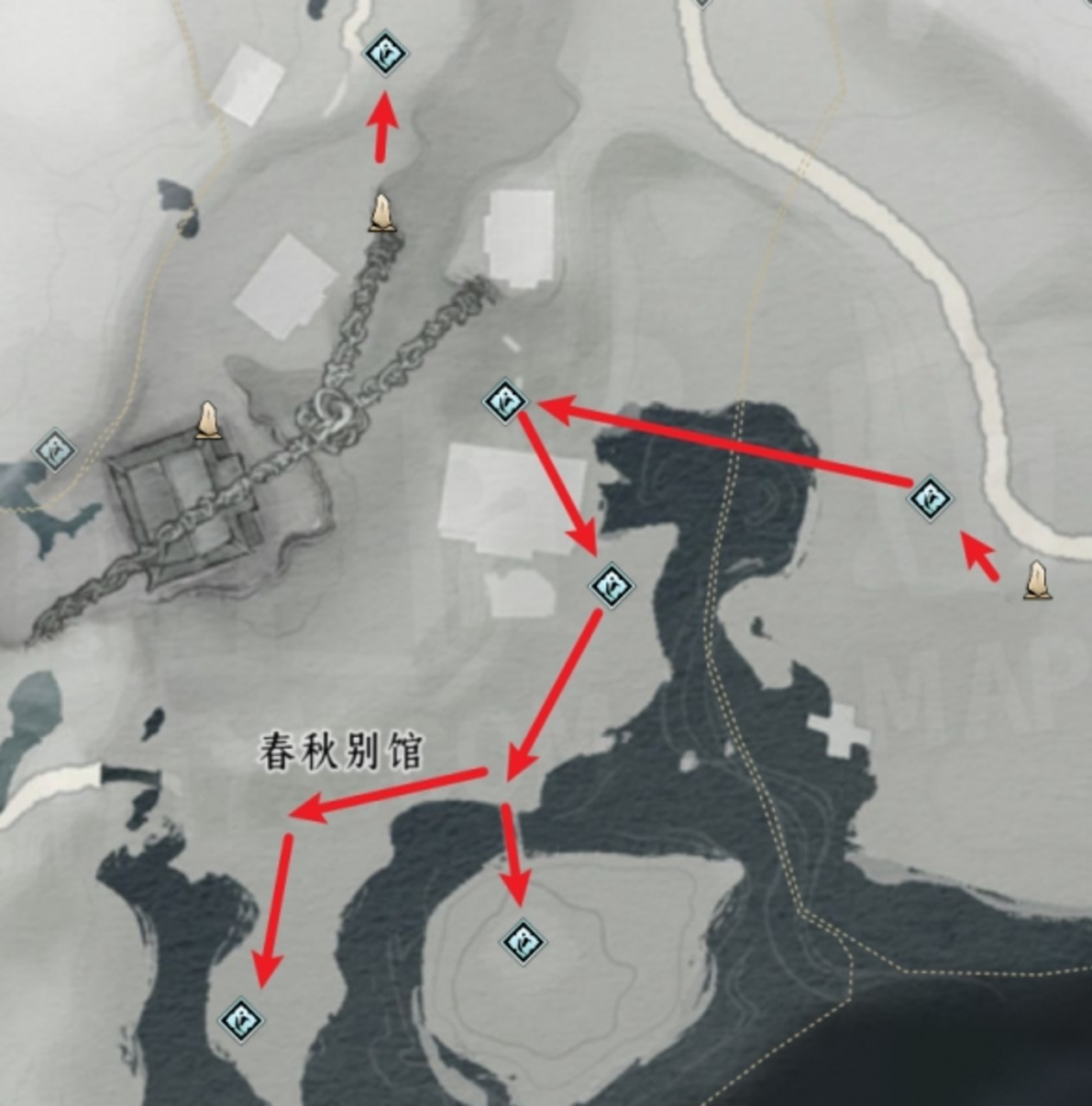The width and height of the screenshot is (1092, 1106).
Task: Select the stone marker next to the winding road
Action: (x=1038, y=581)
